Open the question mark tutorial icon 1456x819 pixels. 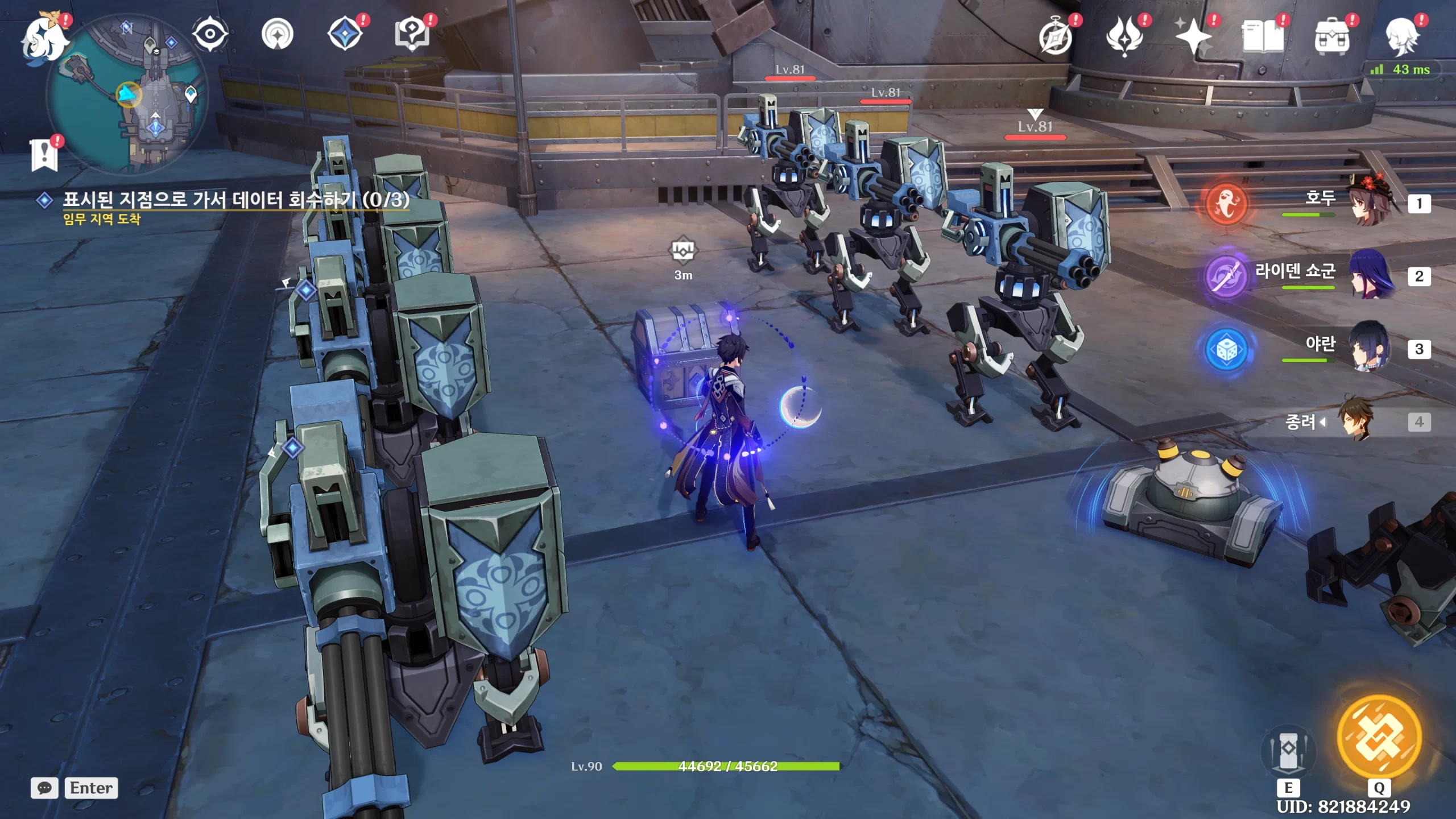click(x=412, y=34)
